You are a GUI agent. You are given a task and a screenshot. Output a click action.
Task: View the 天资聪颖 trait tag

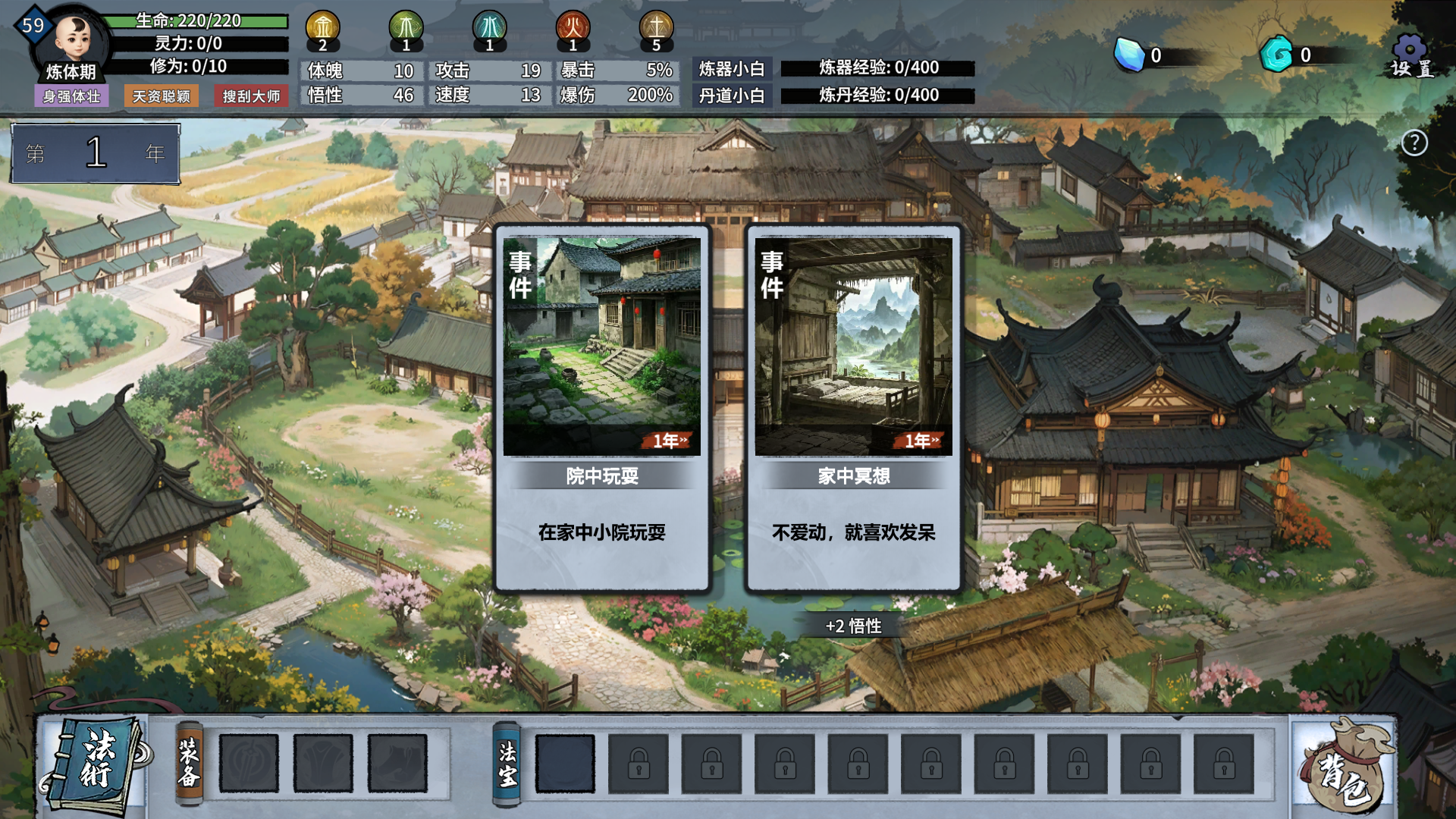coord(162,96)
